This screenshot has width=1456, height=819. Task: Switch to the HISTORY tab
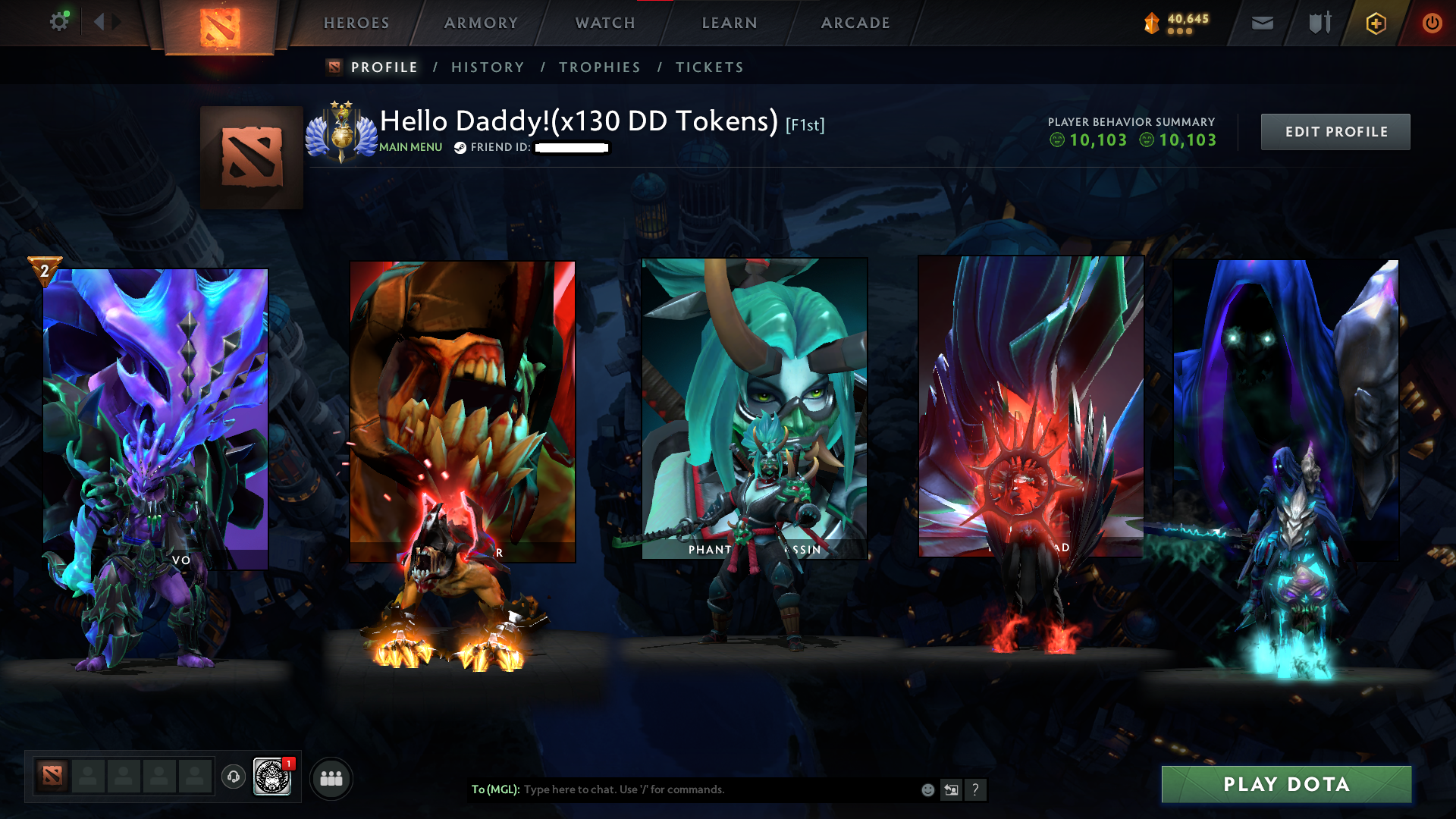point(487,67)
